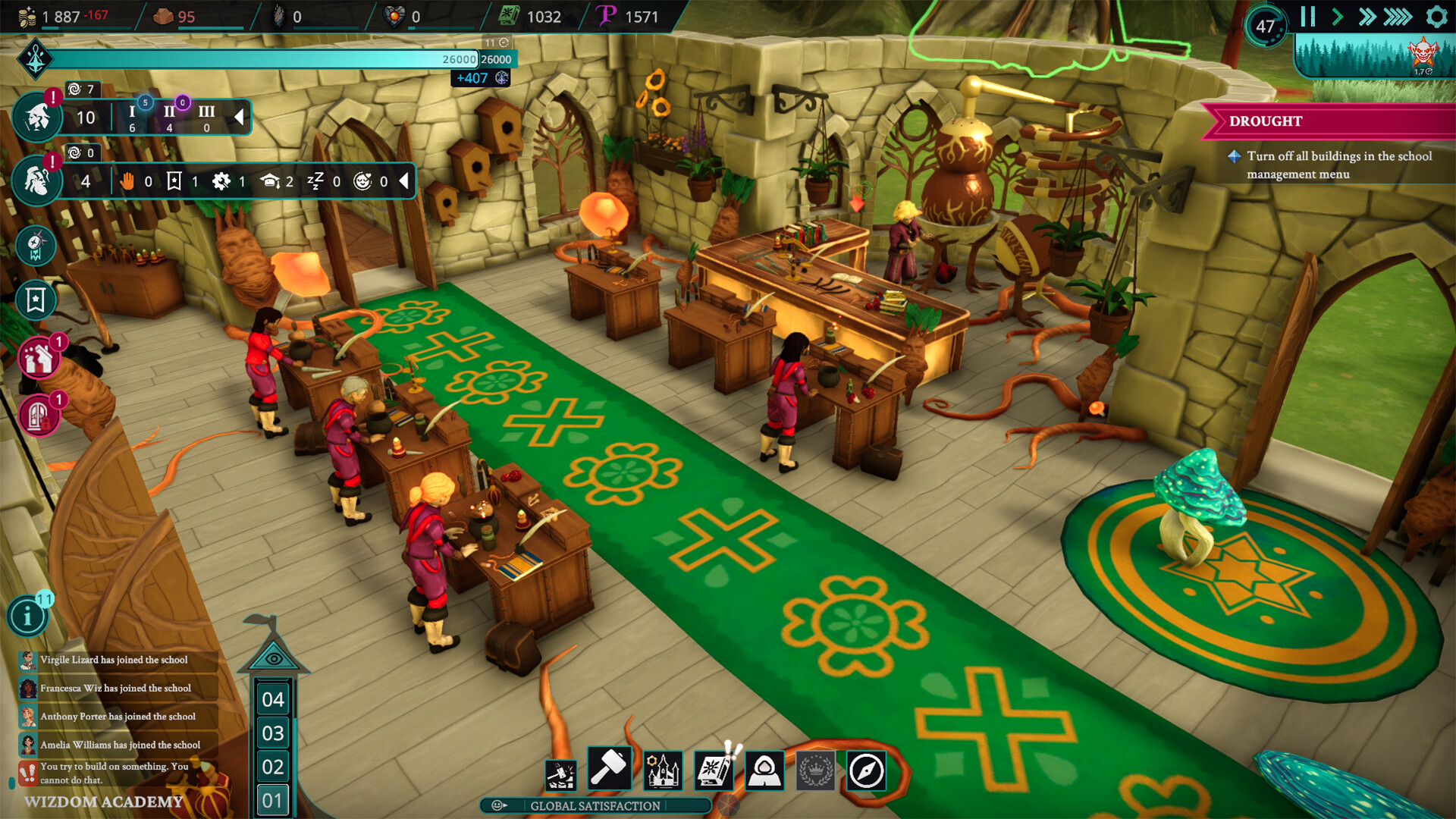This screenshot has height=819, width=1456.
Task: Collapse the student status bar with its arrow
Action: (239, 118)
